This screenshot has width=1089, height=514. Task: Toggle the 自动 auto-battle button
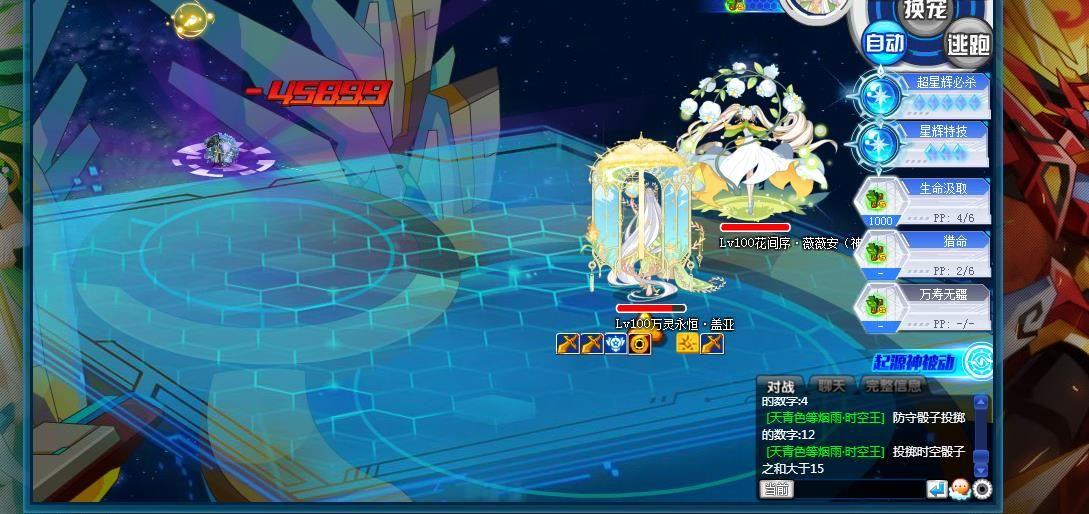pos(885,43)
